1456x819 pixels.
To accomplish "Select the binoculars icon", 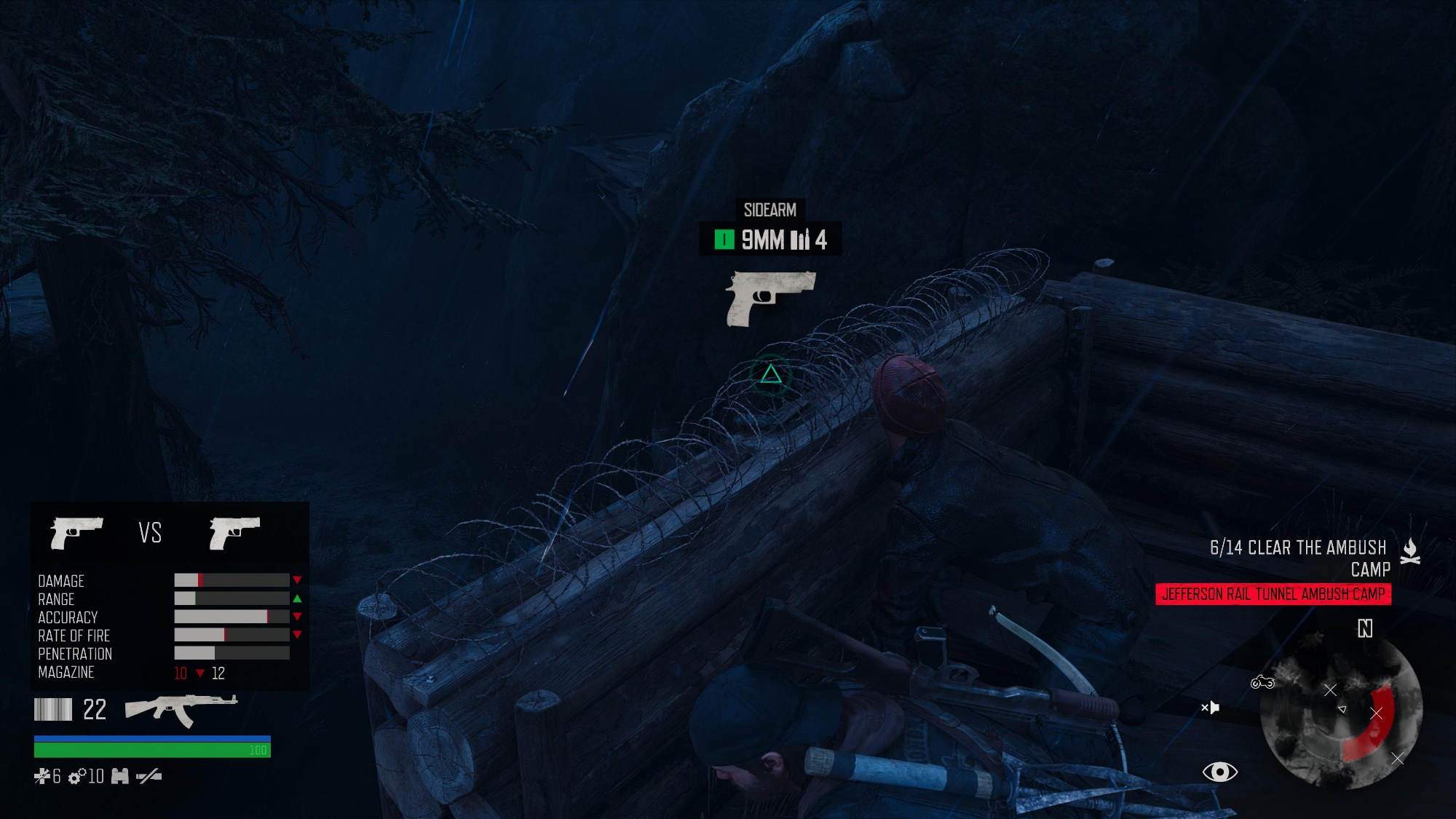I will click(120, 777).
